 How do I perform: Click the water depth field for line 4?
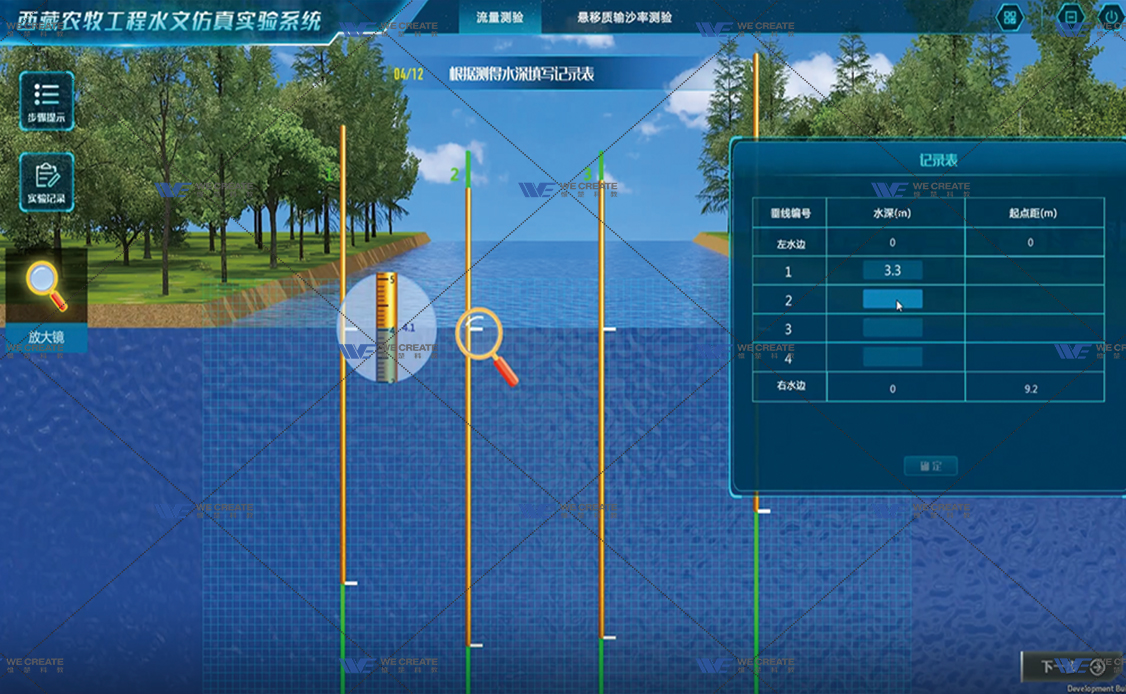pos(892,357)
